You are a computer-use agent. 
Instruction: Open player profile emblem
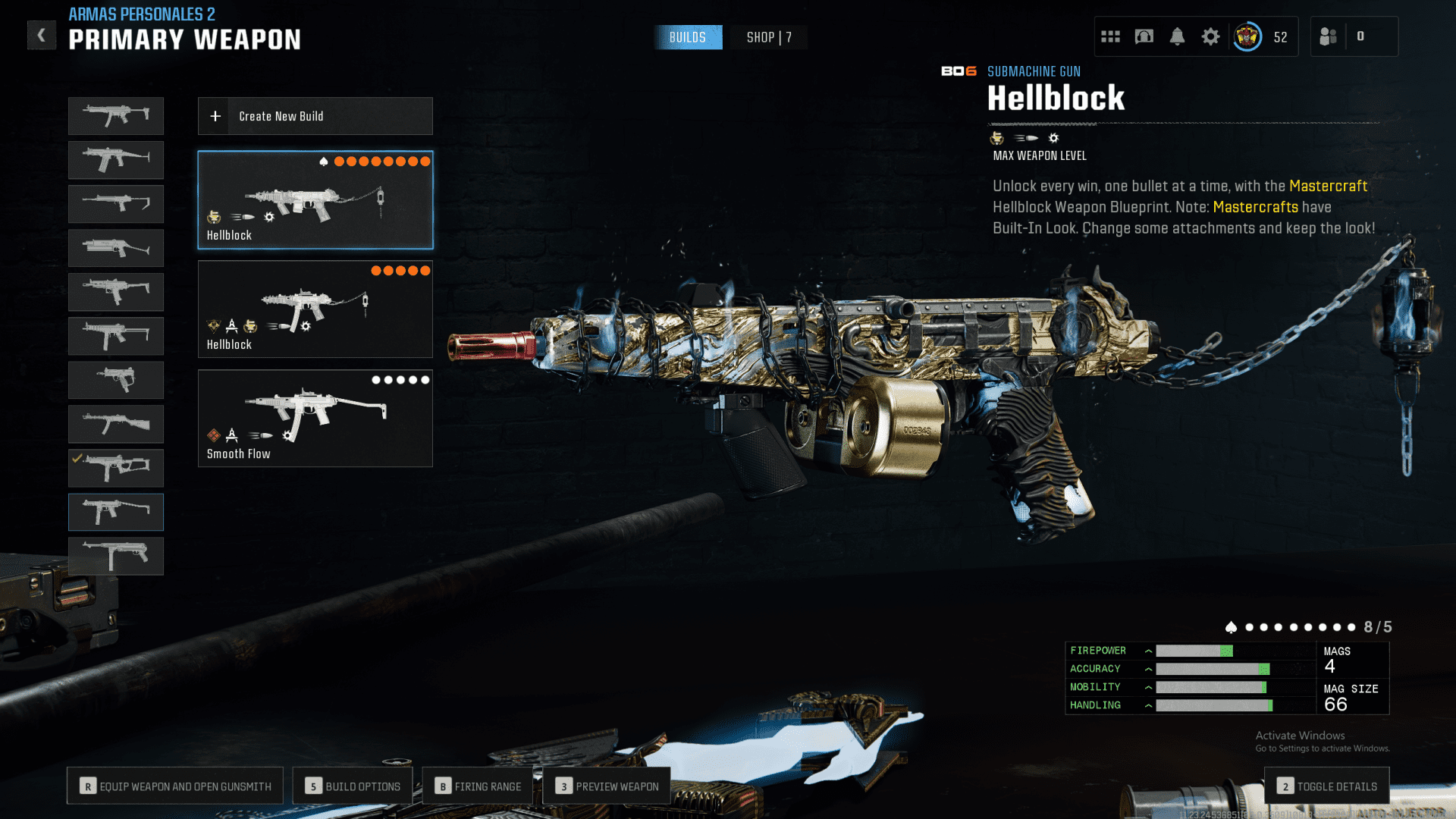pos(1247,36)
